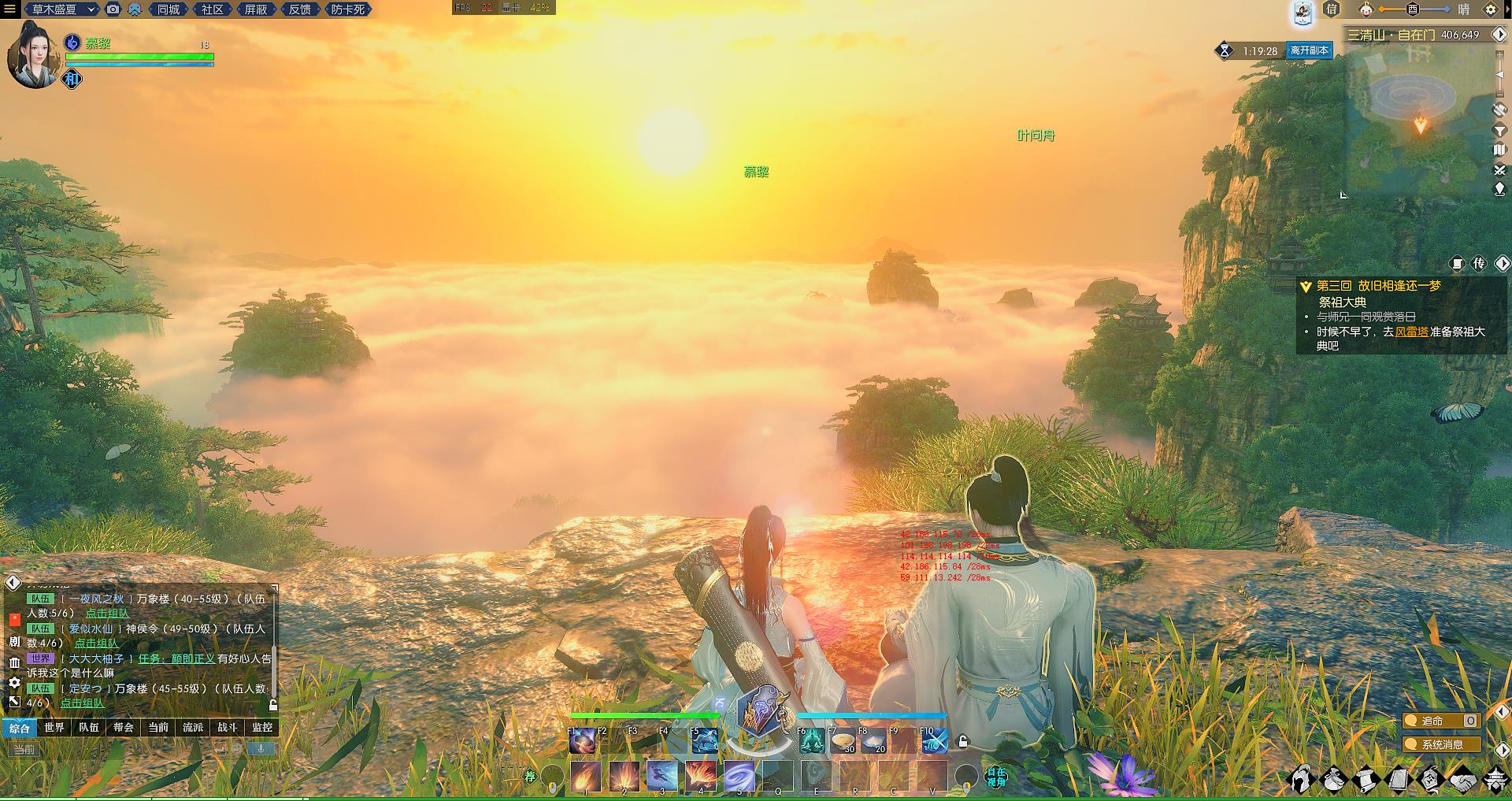Click the 风雷塔 link in quest tracker
Viewport: 1512px width, 801px height.
click(1411, 332)
